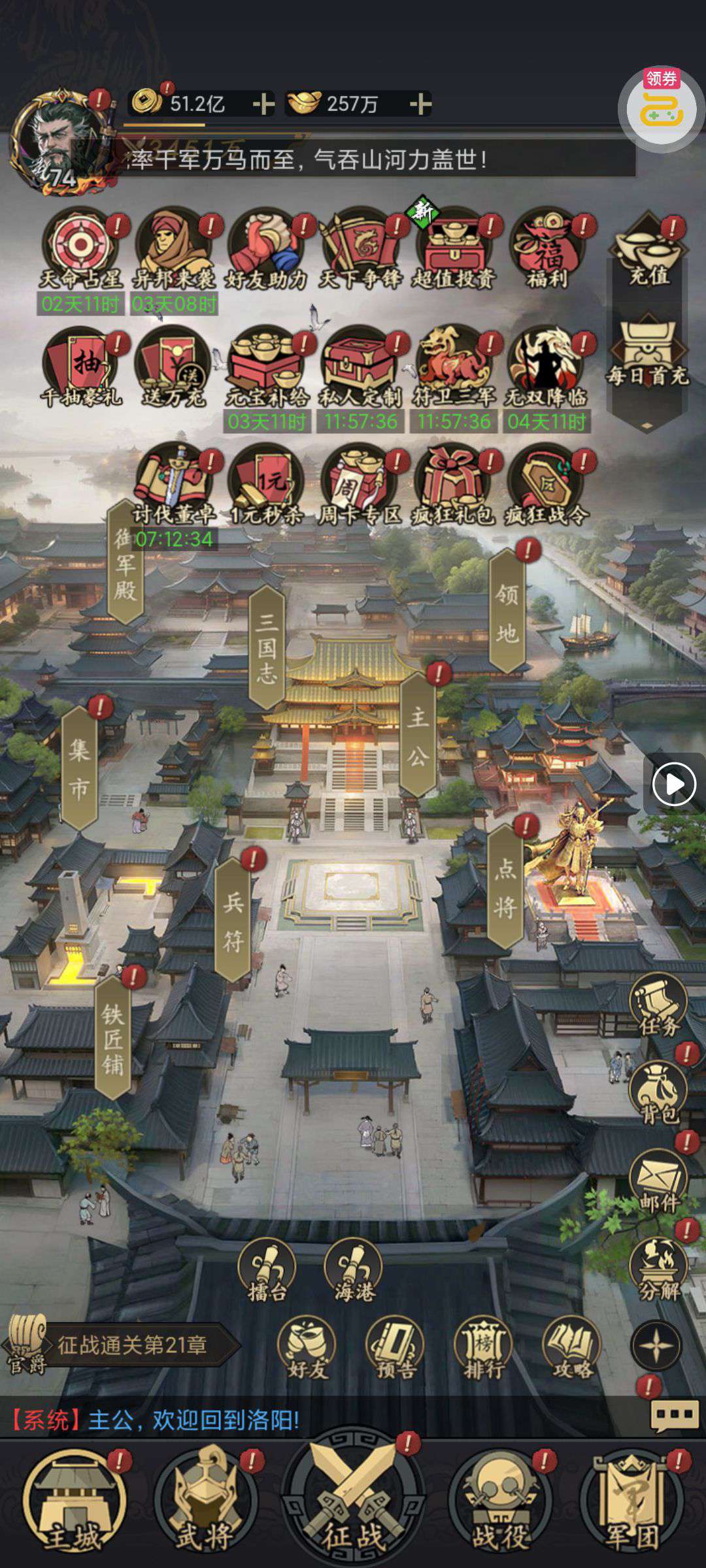Open the 好友 friends list
This screenshot has height=1568, width=706.
(307, 1347)
